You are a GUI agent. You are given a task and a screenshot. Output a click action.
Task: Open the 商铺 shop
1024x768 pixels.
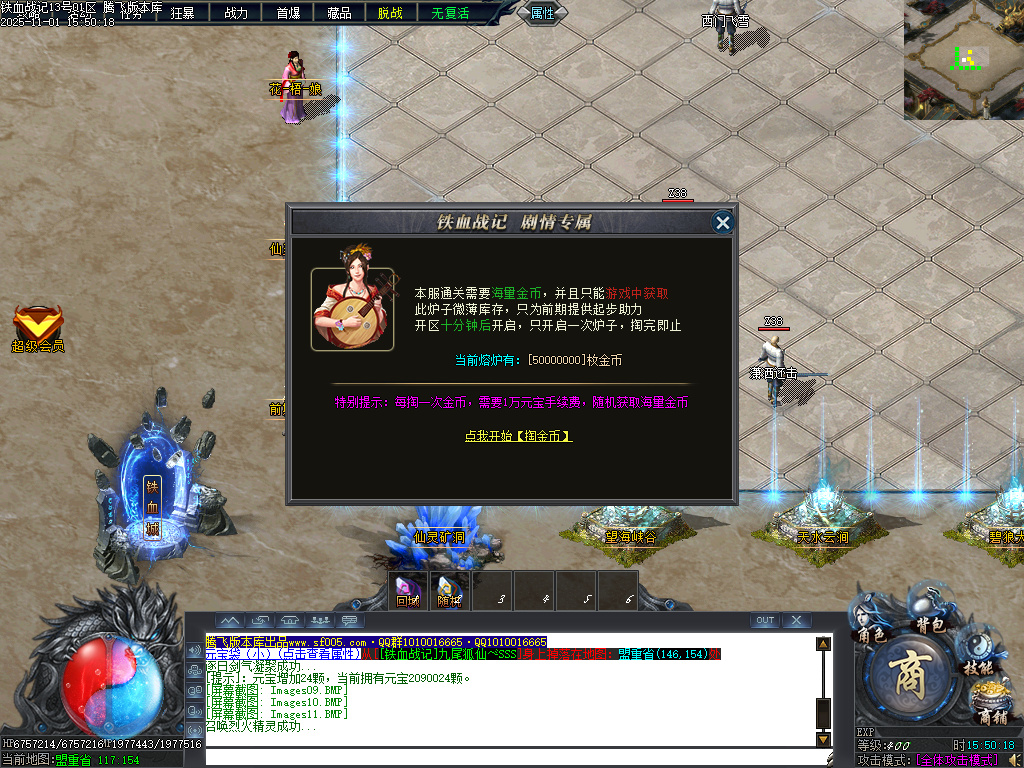pyautogui.click(x=993, y=703)
